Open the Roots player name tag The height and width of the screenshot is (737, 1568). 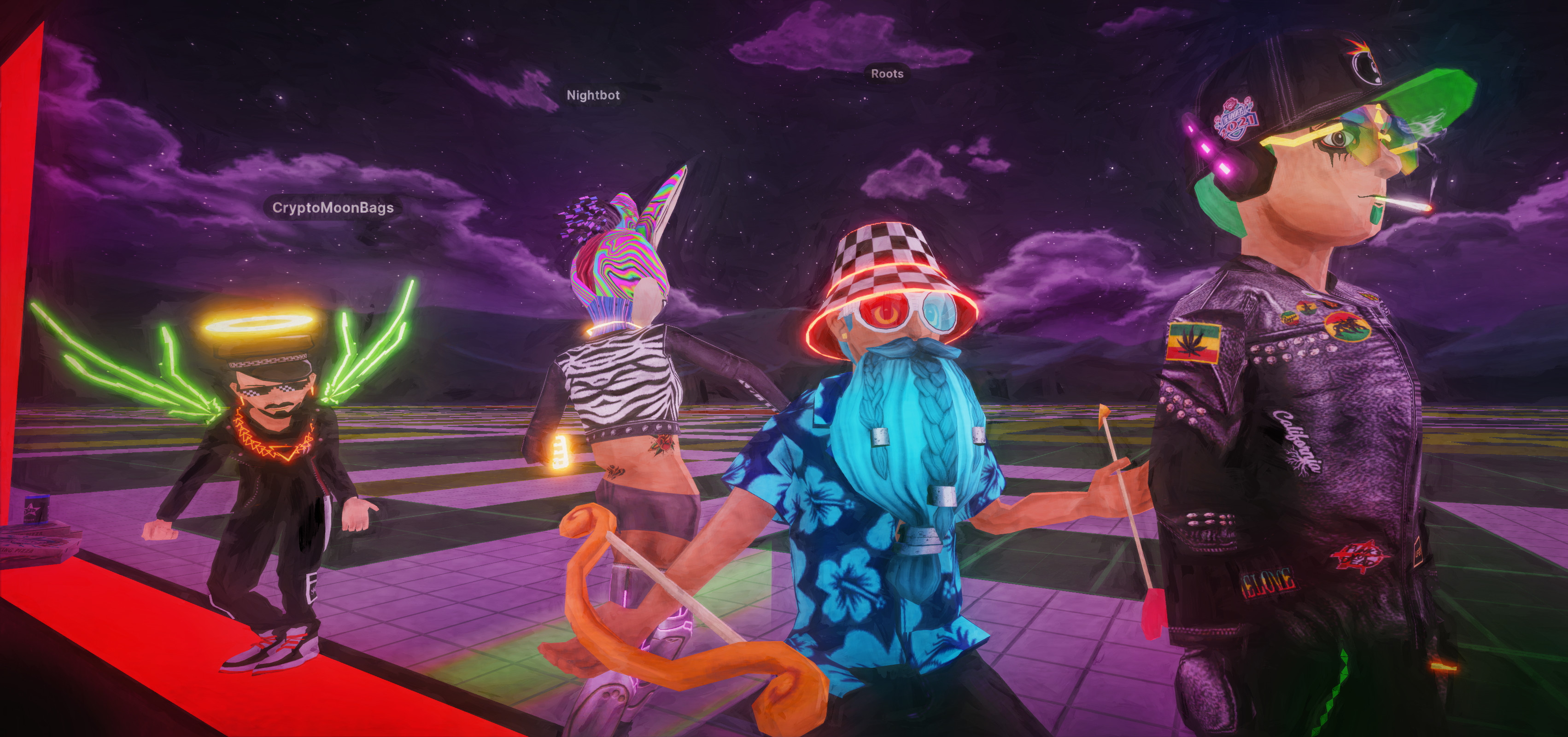pyautogui.click(x=887, y=74)
